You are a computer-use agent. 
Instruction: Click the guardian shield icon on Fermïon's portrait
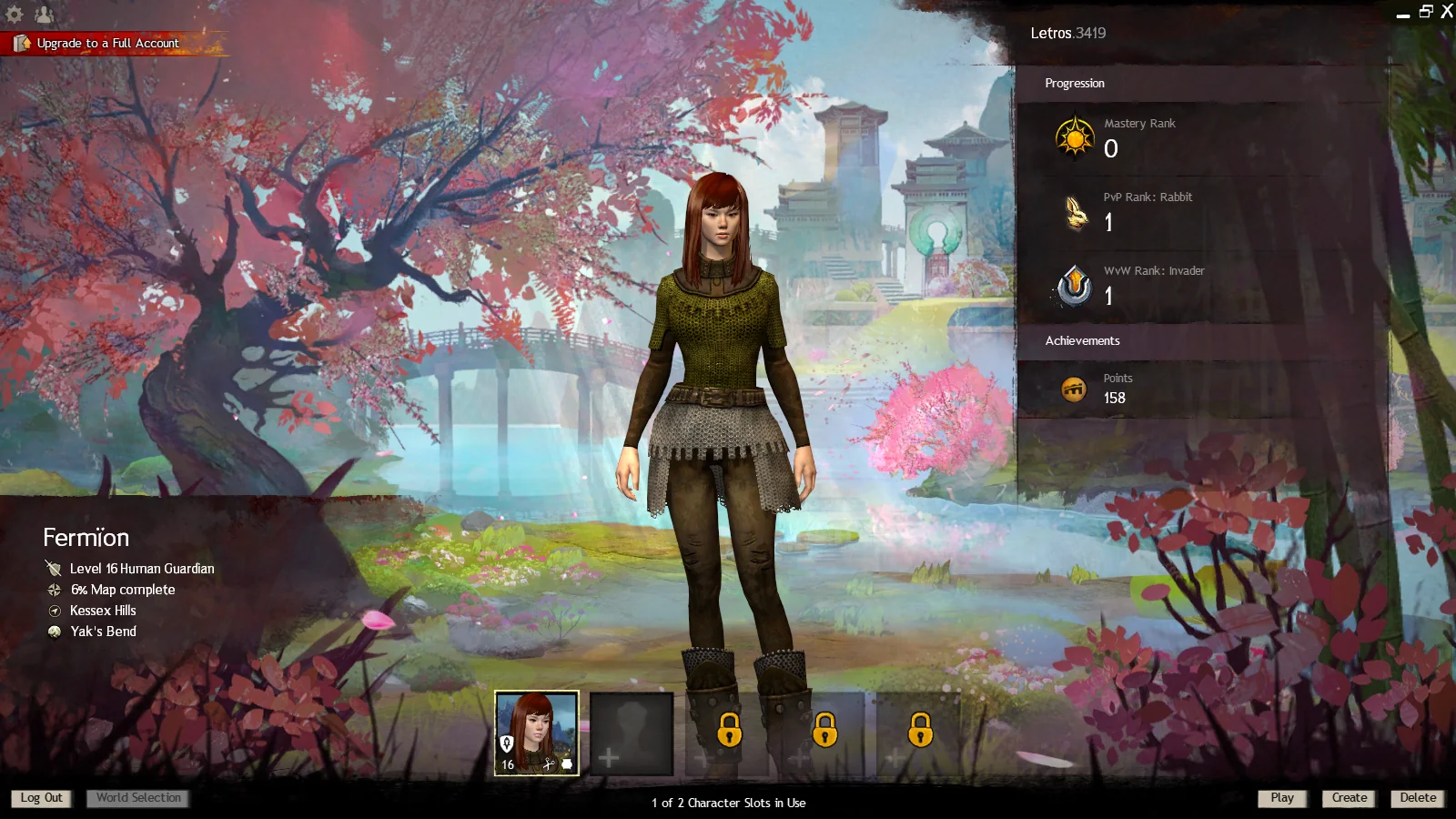(x=508, y=744)
